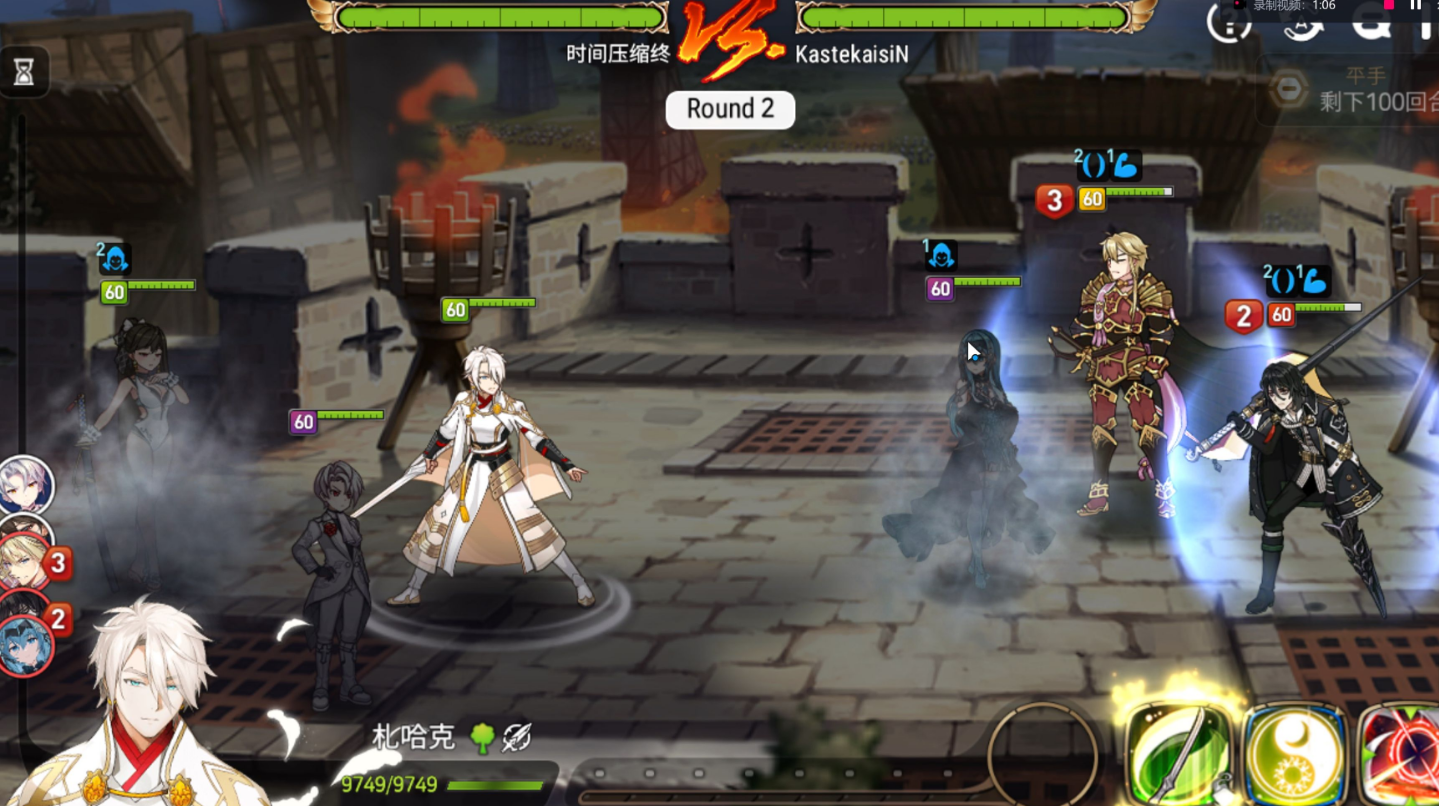This screenshot has height=806, width=1439.
Task: Select the blonde hero portrait with 3 badge
Action: coord(24,562)
